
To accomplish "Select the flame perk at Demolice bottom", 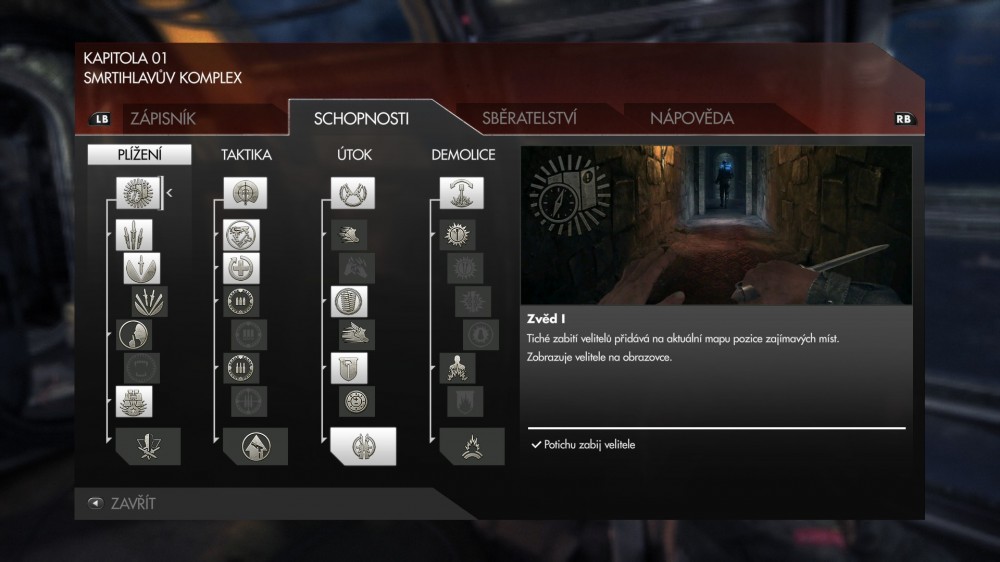I will (x=471, y=446).
